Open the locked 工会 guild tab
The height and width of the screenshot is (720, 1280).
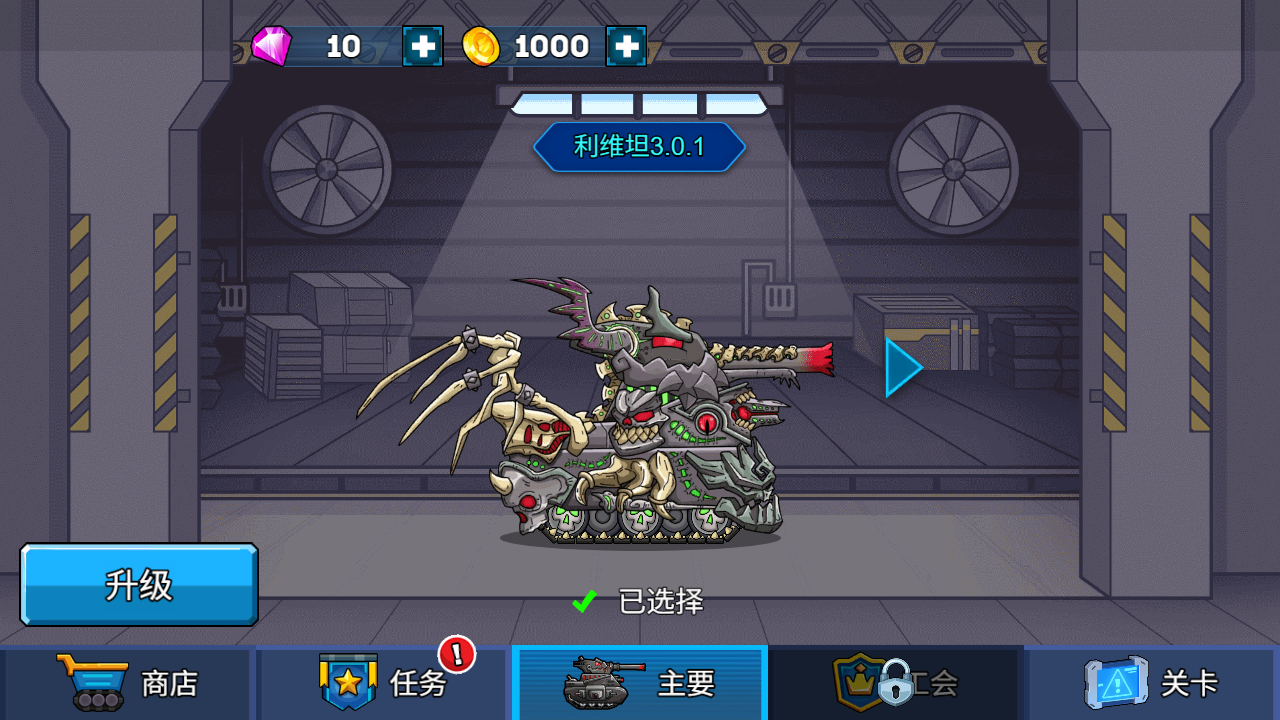coord(896,683)
